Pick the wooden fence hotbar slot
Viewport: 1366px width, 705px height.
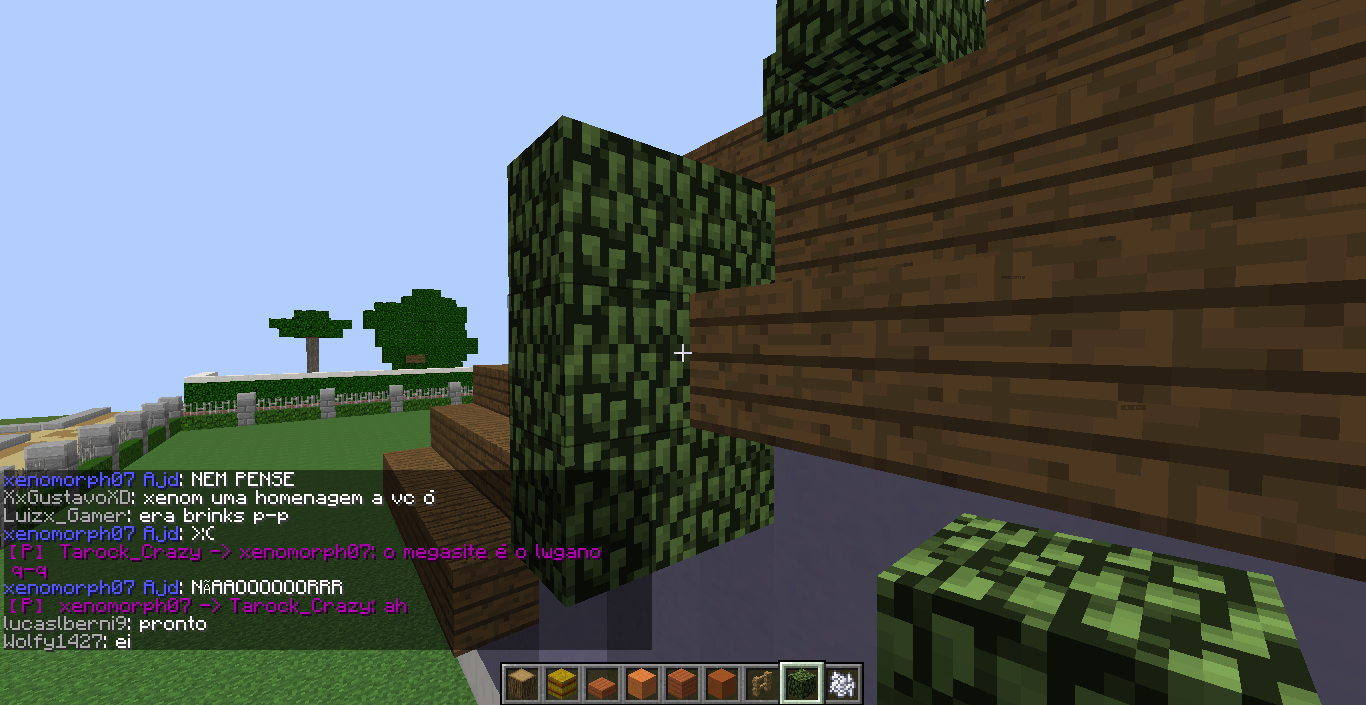761,684
